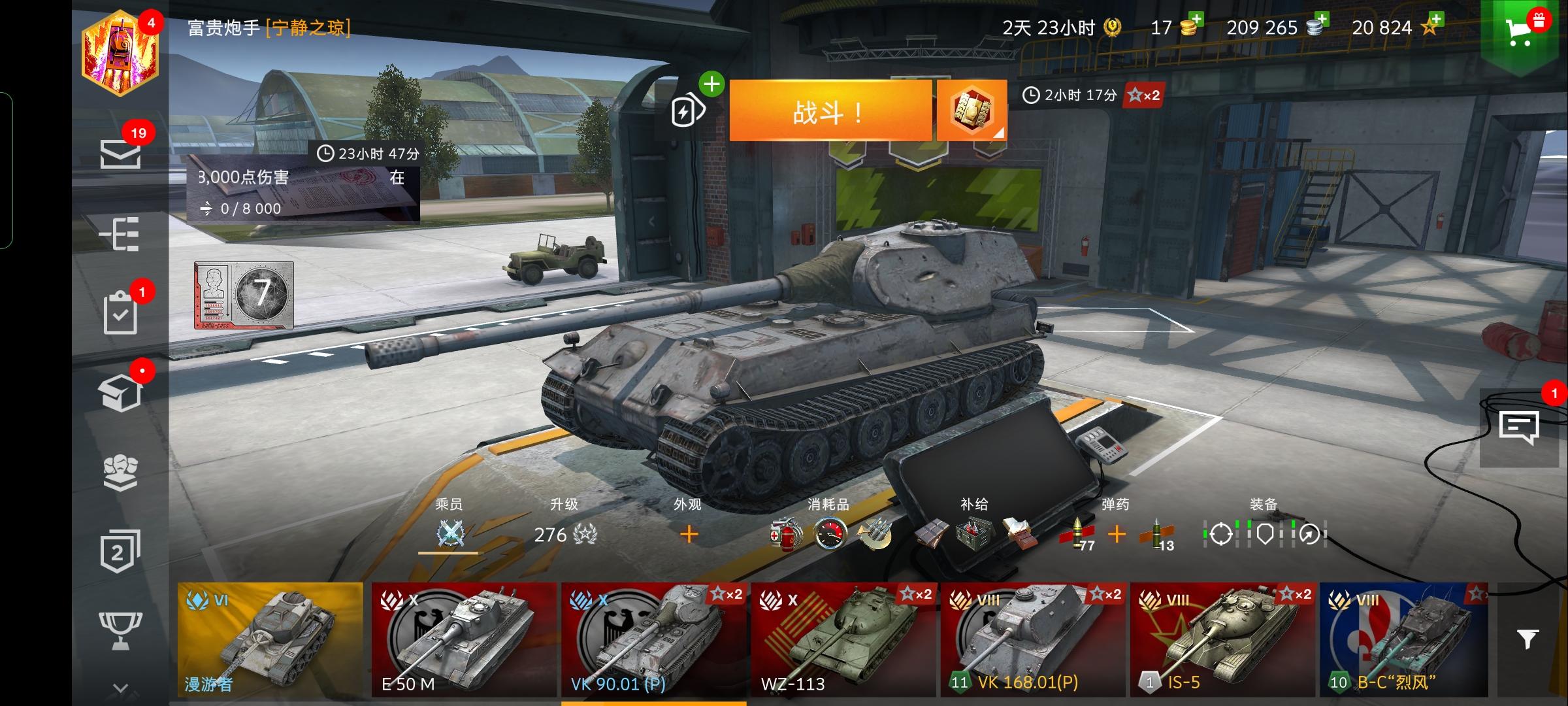Expand the battle mode selector
This screenshot has width=1568, height=706.
click(x=972, y=111)
